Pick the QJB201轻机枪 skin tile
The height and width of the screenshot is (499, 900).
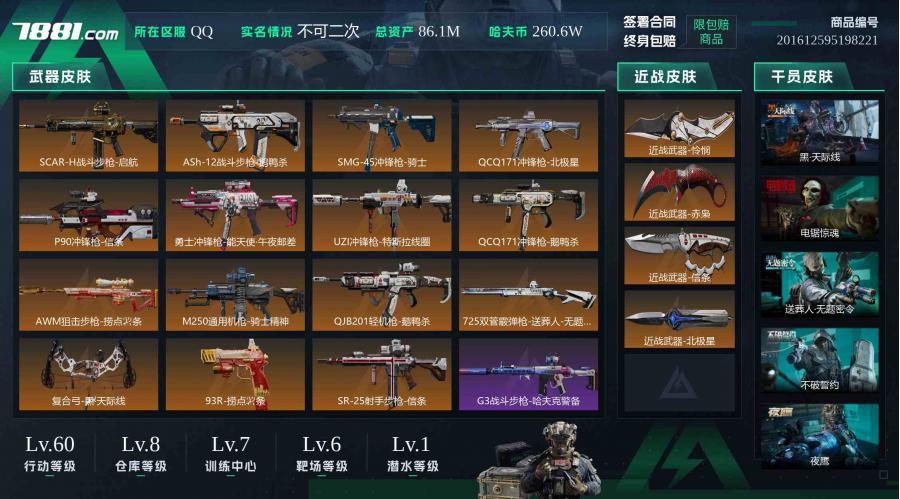[x=381, y=294]
